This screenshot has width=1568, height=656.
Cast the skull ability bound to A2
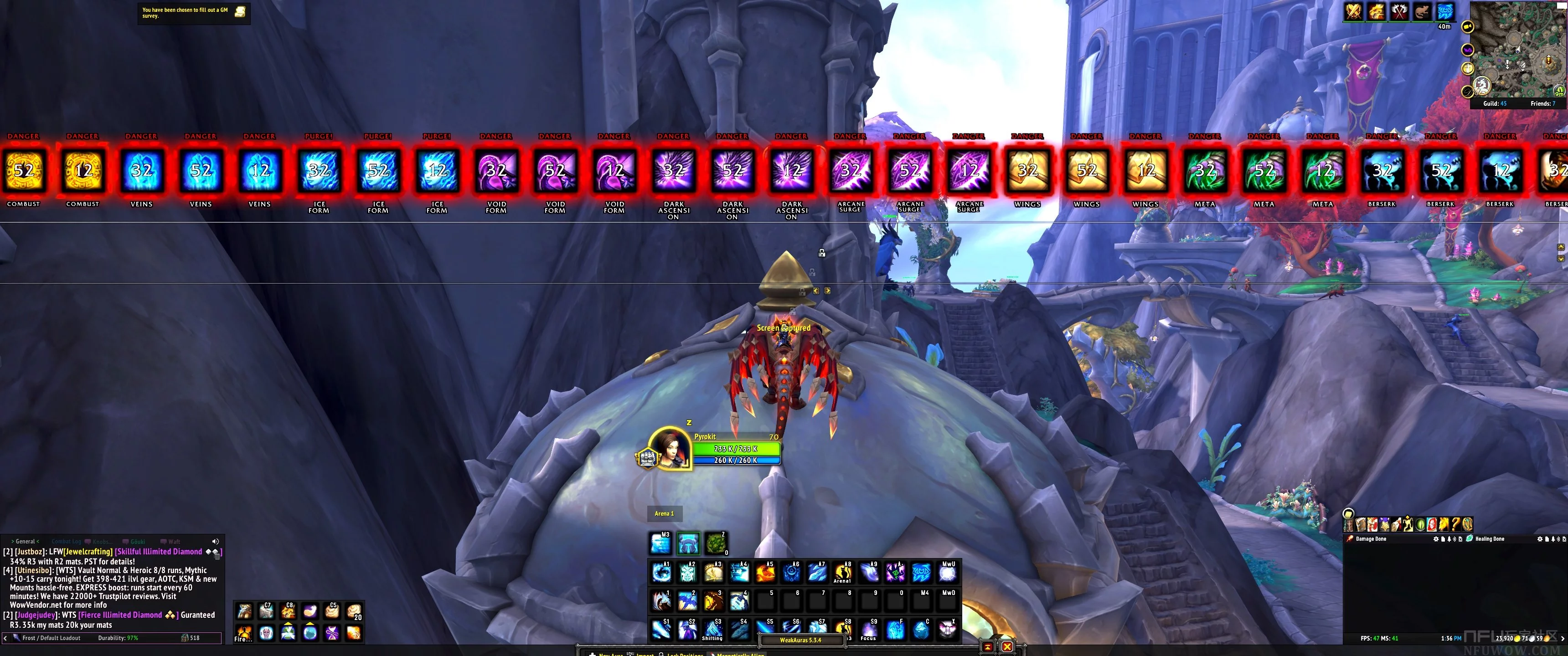[x=687, y=572]
